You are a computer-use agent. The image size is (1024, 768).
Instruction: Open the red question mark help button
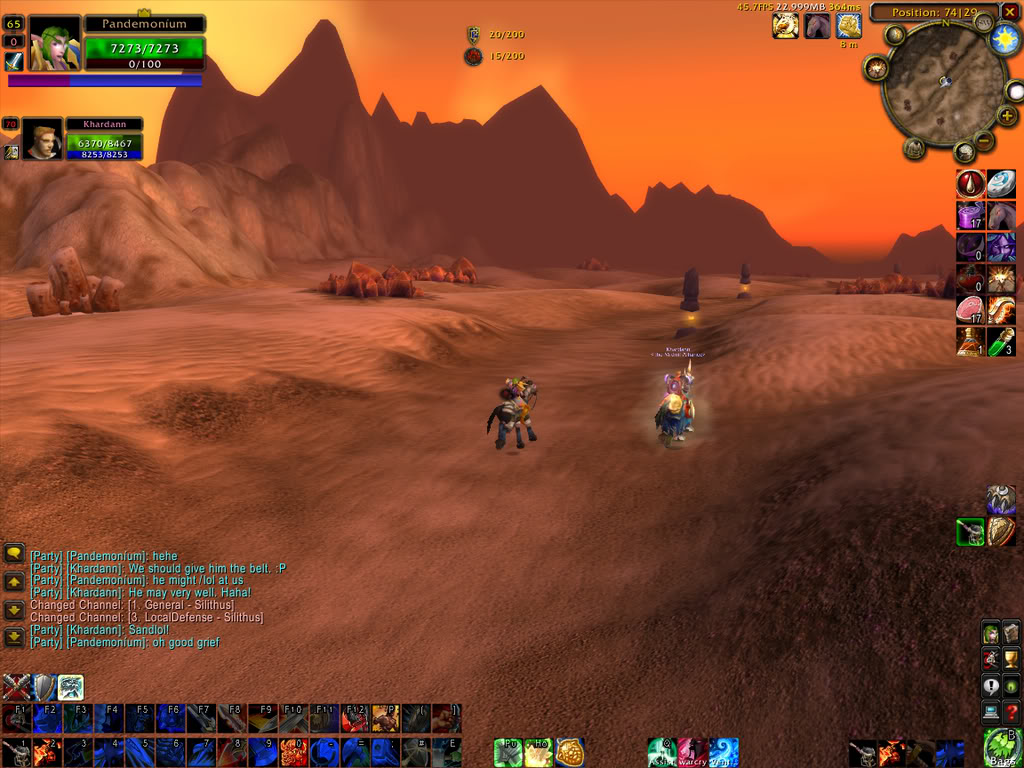pyautogui.click(x=1011, y=712)
